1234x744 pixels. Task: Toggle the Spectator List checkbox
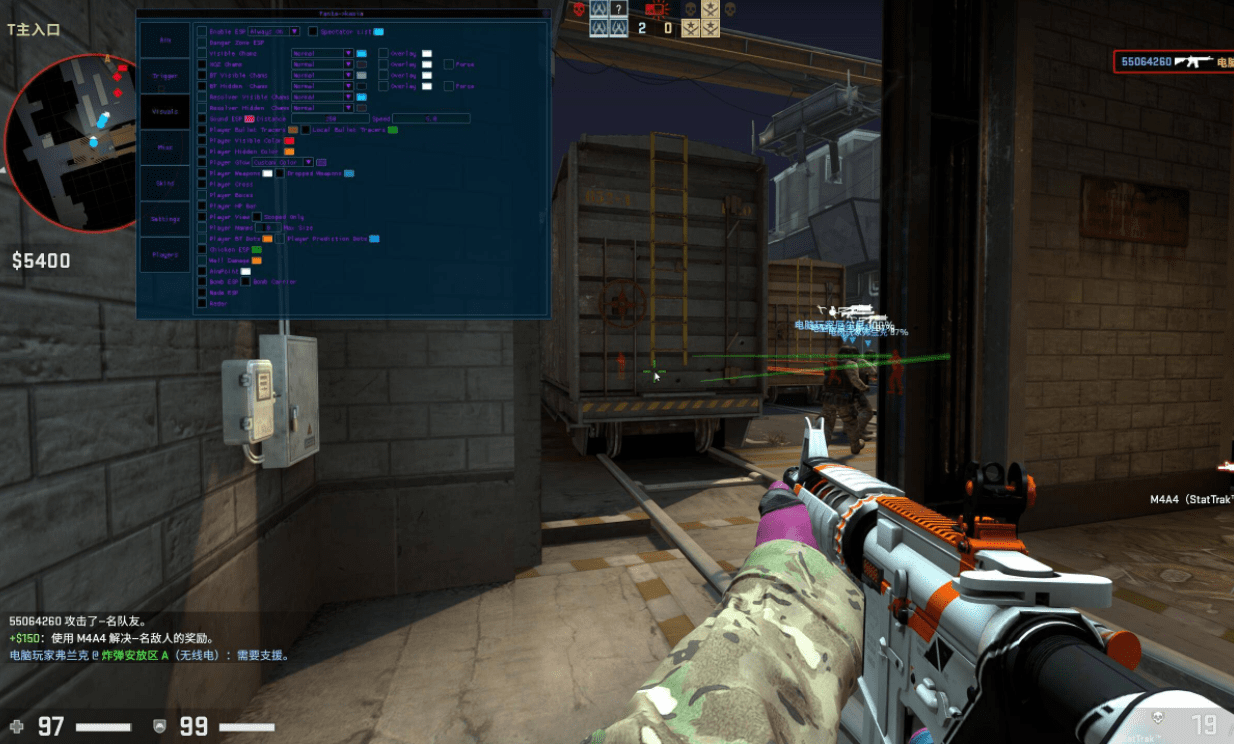click(x=313, y=32)
